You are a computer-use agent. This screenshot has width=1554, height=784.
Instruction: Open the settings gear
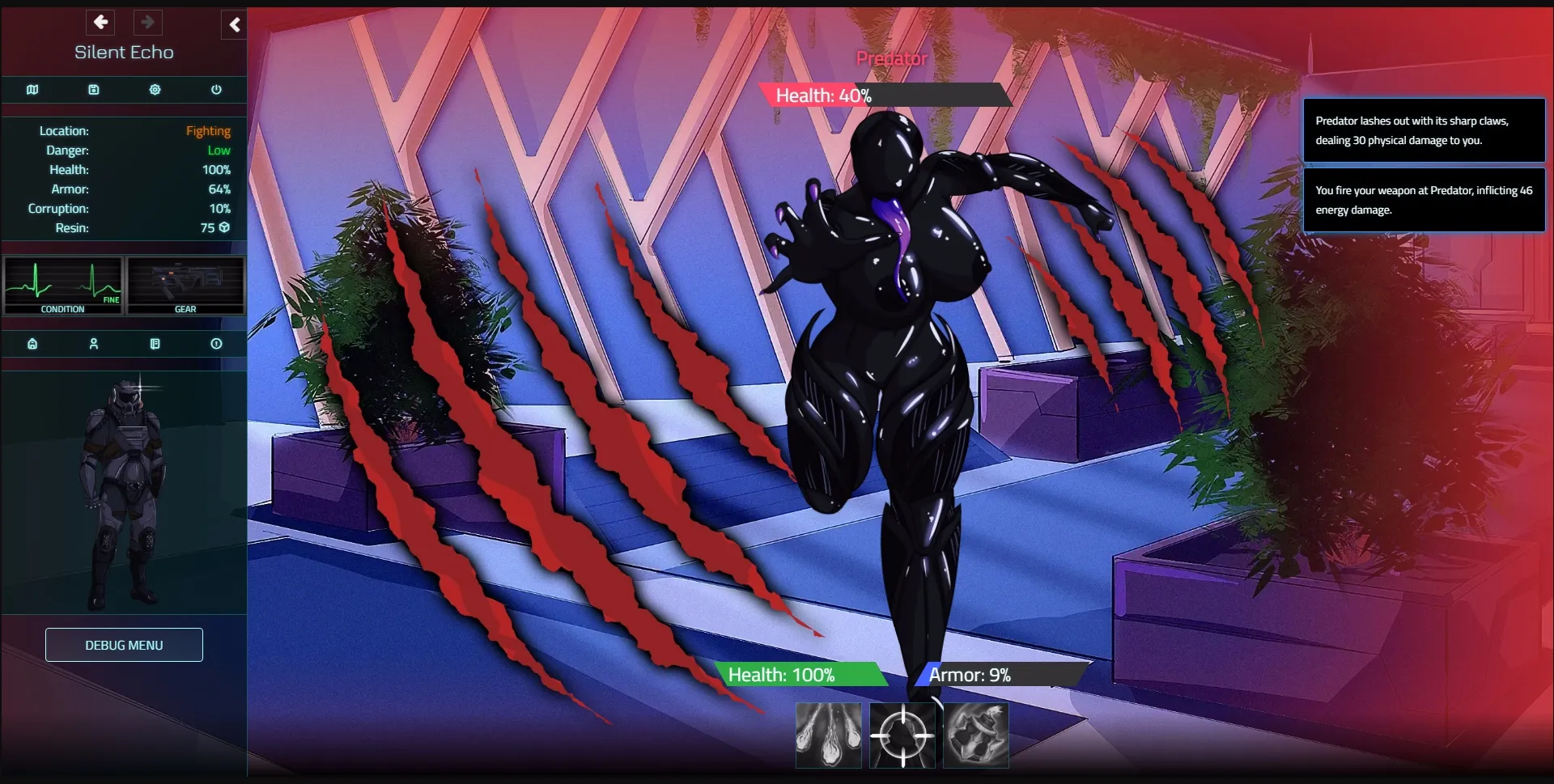click(155, 90)
